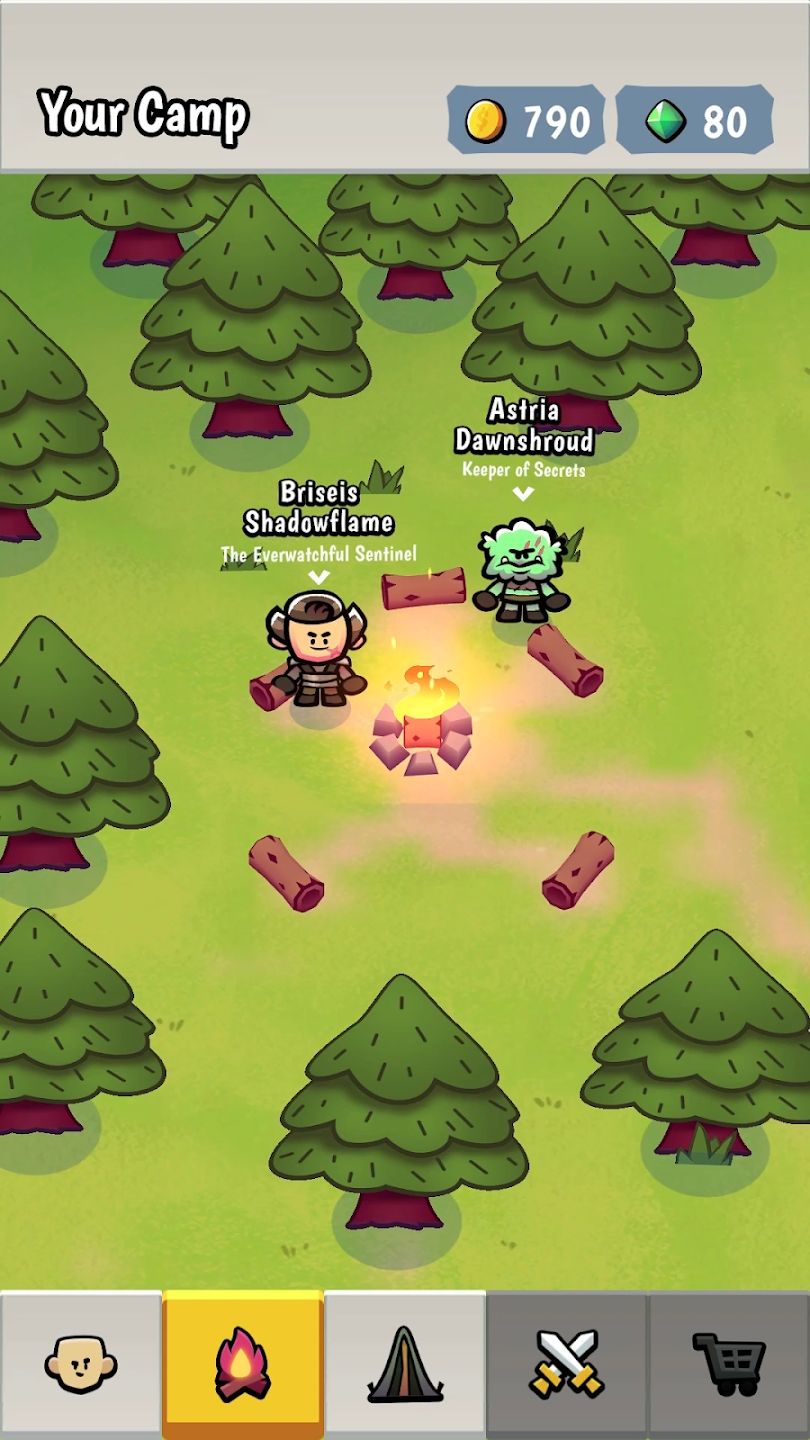The image size is (810, 1440).
Task: Tap the gold coin balance
Action: coord(526,121)
